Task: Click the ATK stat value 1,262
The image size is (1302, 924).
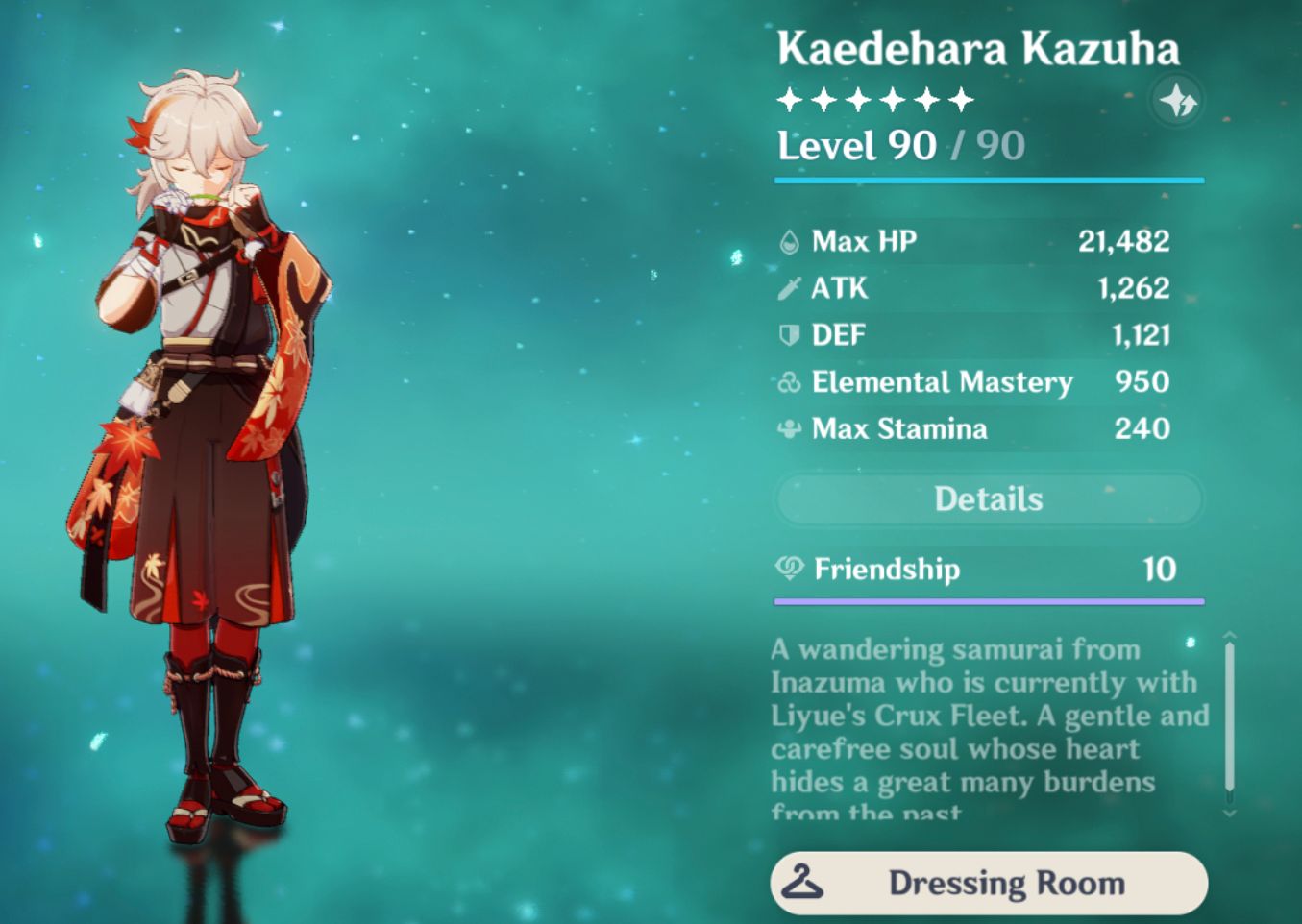Action: tap(1134, 288)
